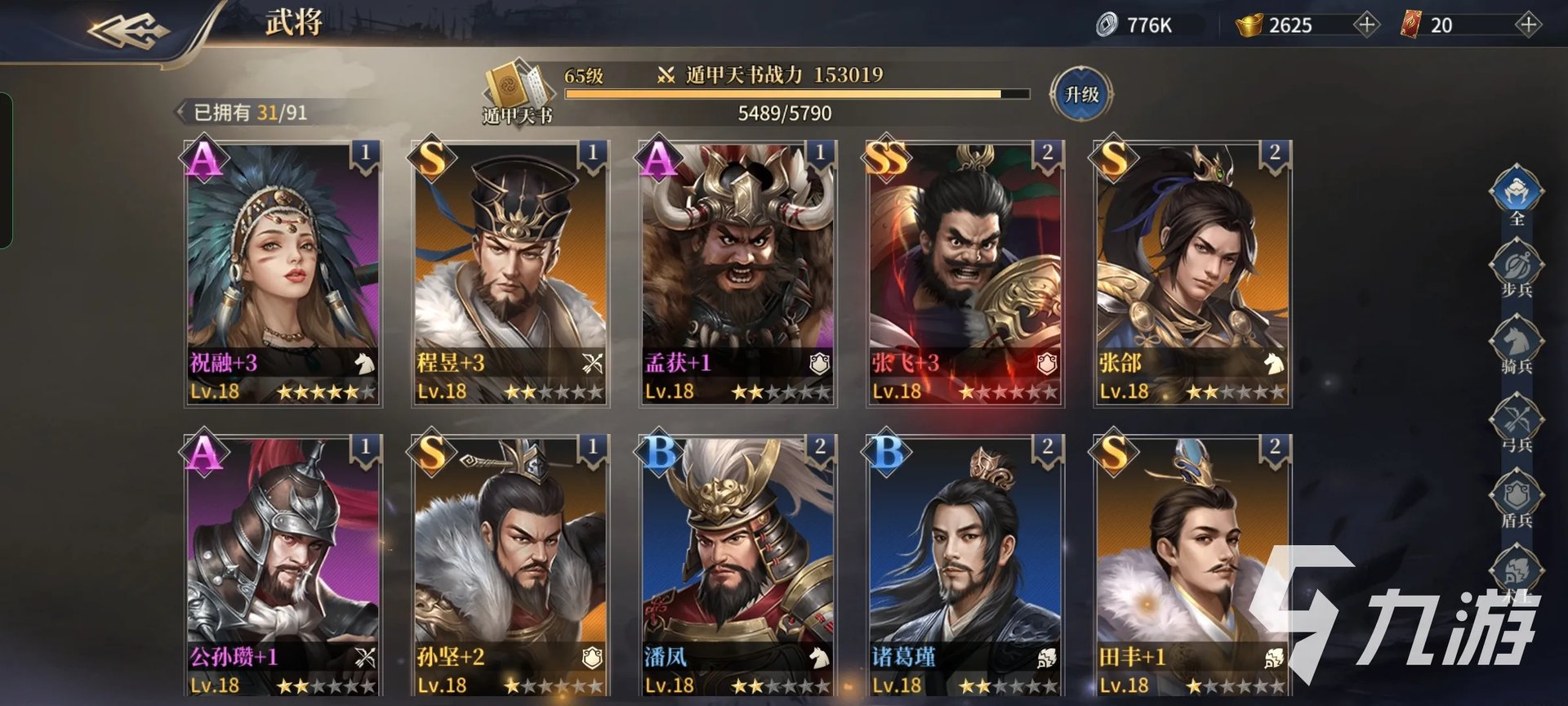This screenshot has height=706, width=1568.
Task: Select the 诸葛瑾 general card
Action: [x=964, y=565]
